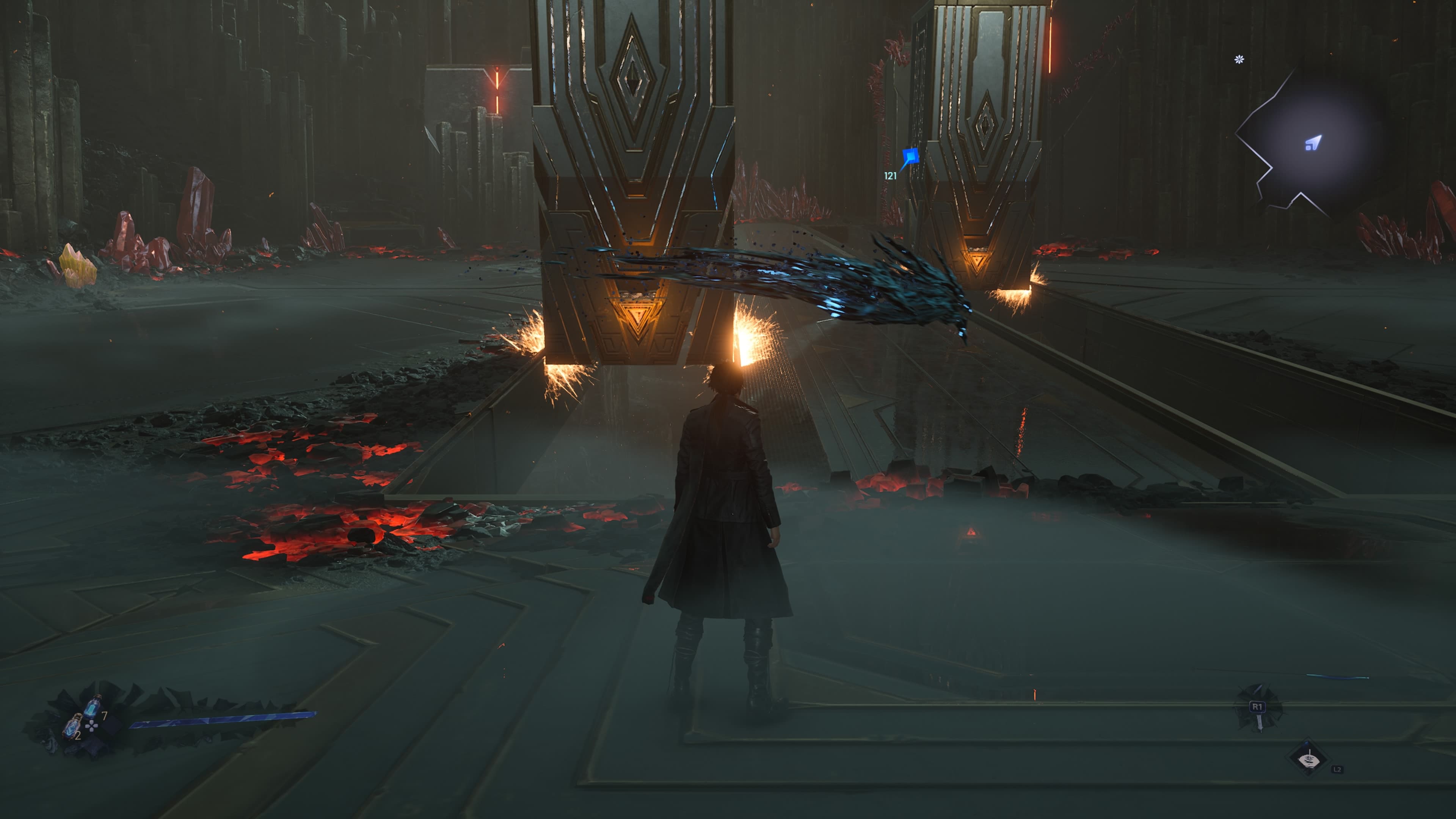
Task: Click the blue waypoint marker showing 121
Action: [910, 156]
